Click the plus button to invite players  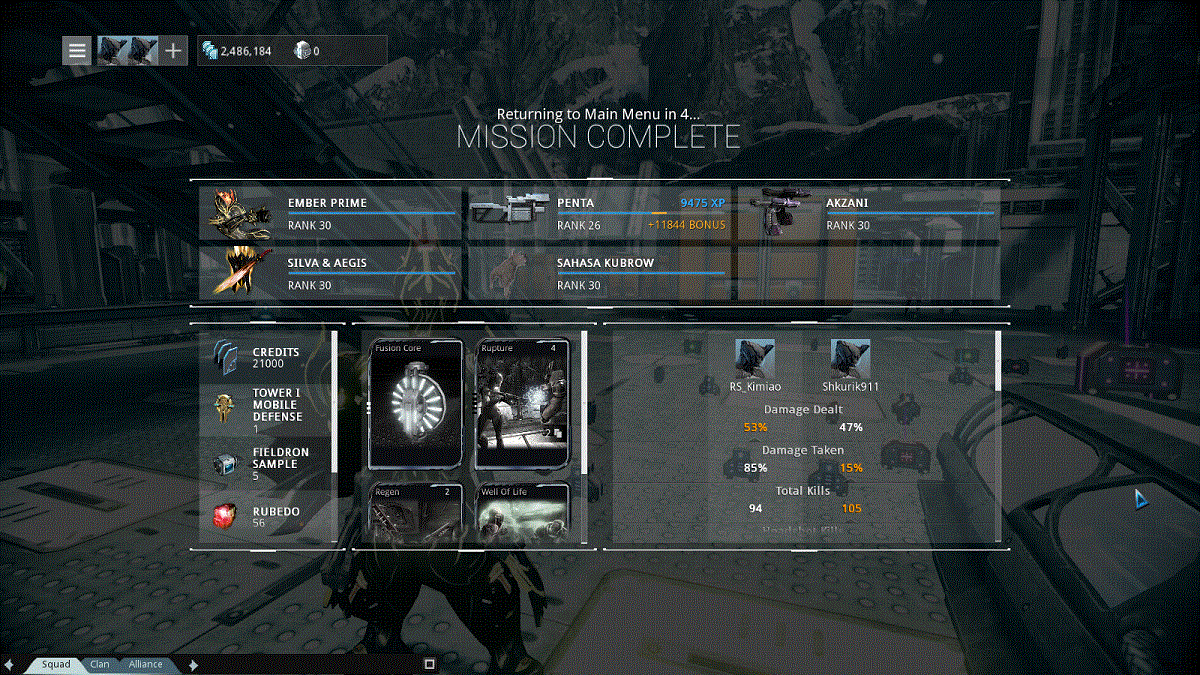click(x=174, y=50)
